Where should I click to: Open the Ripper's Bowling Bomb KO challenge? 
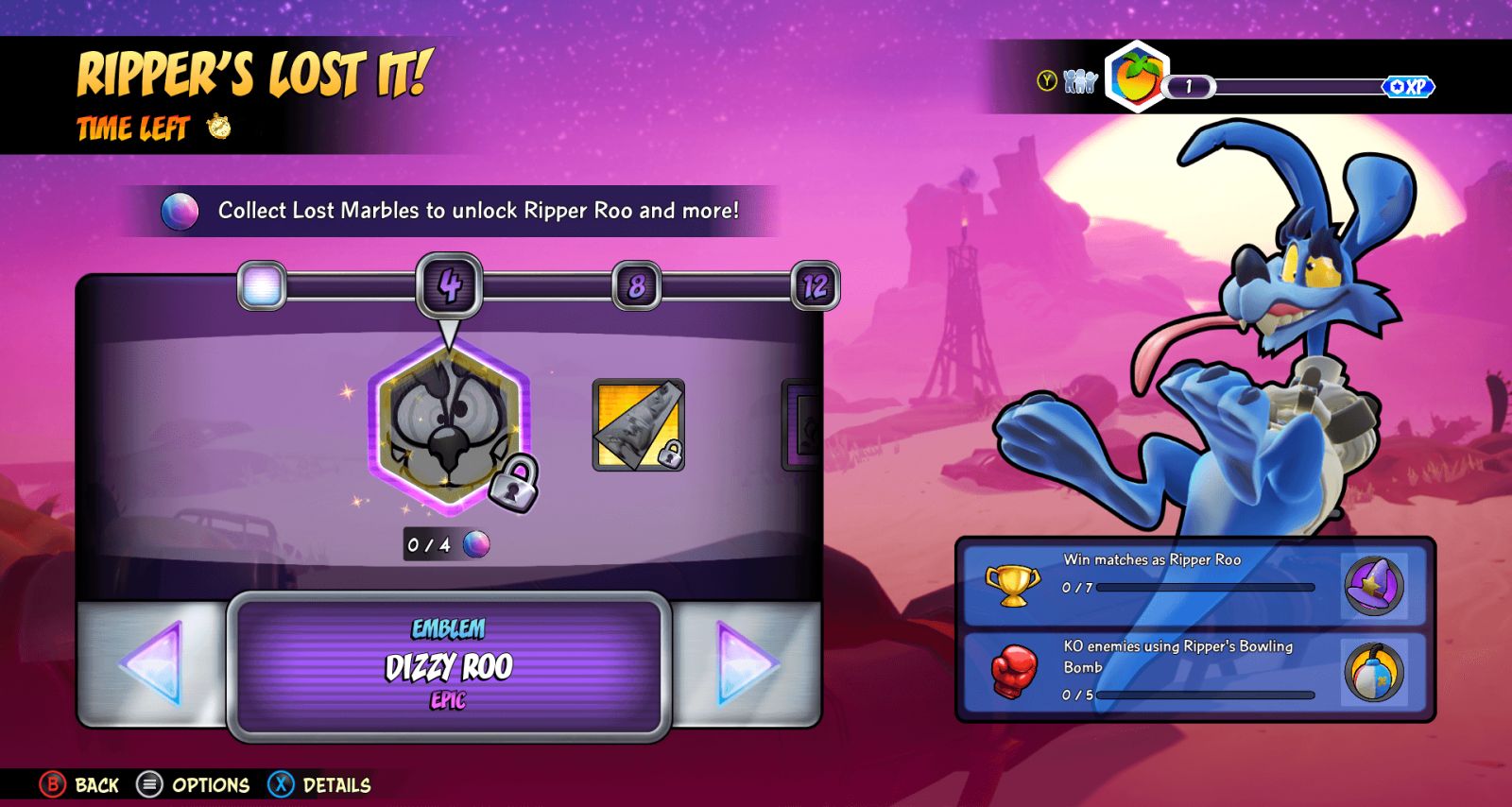(x=1153, y=671)
